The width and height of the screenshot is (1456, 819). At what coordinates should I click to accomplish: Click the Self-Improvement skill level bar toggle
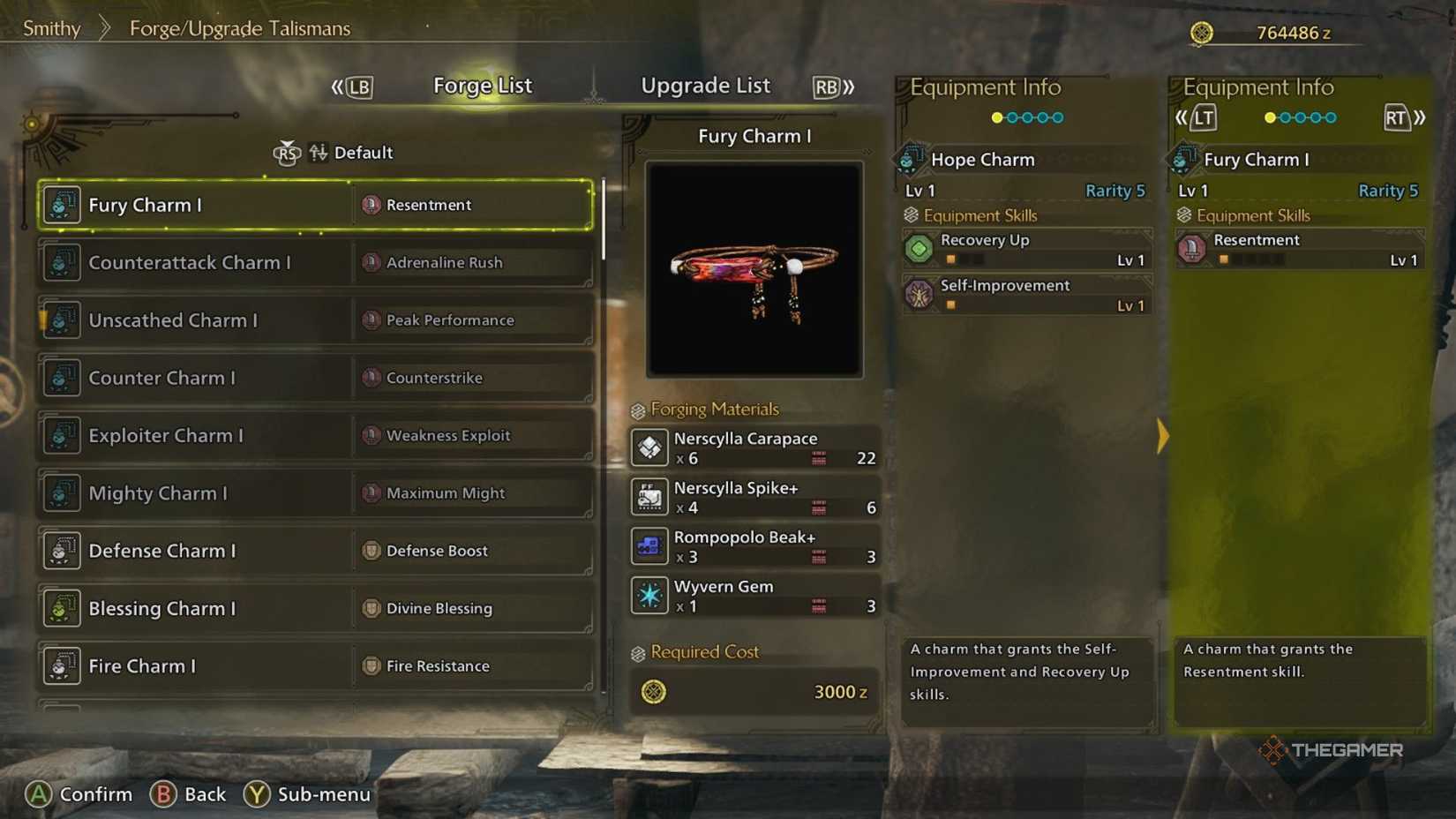point(950,304)
